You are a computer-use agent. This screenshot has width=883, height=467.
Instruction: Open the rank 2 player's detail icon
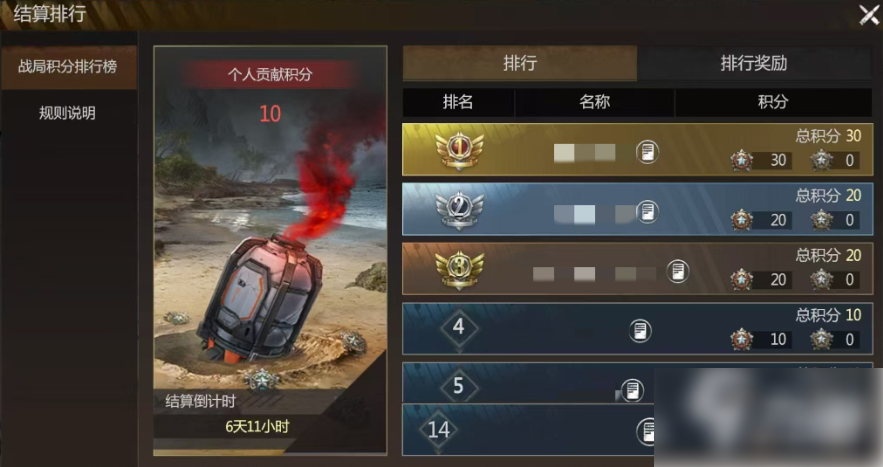pos(648,211)
